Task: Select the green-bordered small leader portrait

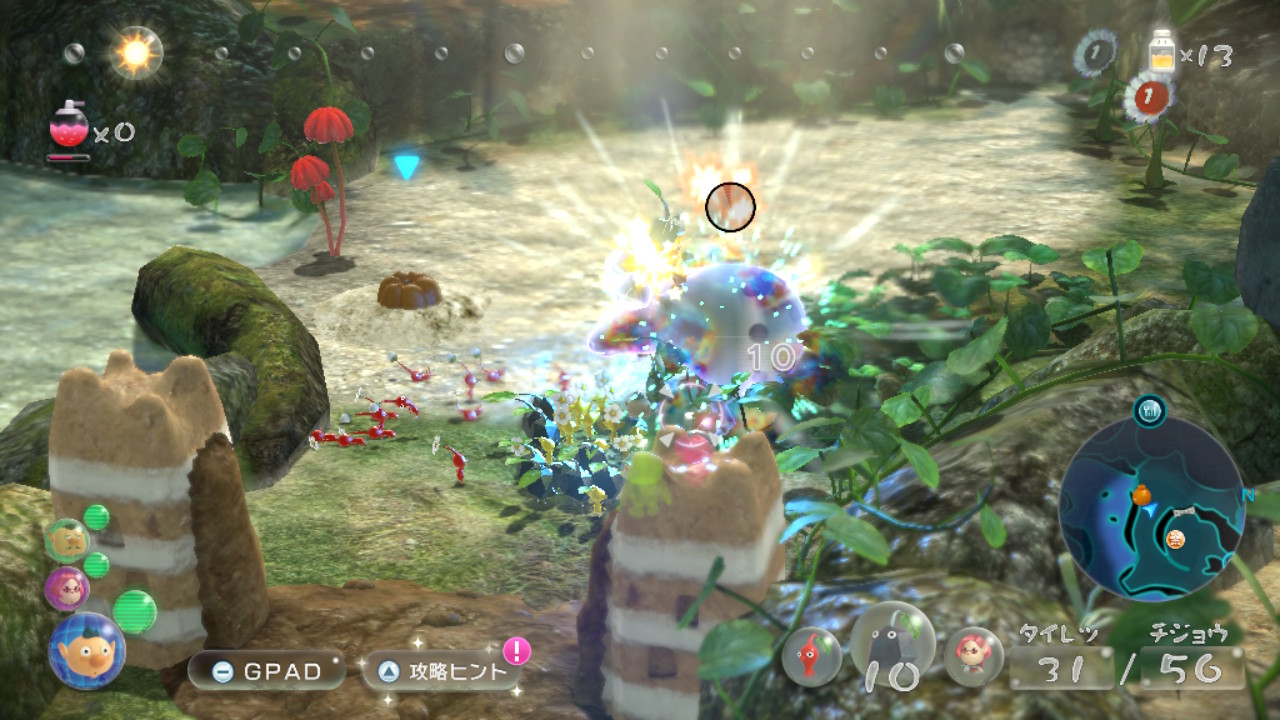Action: (66, 540)
